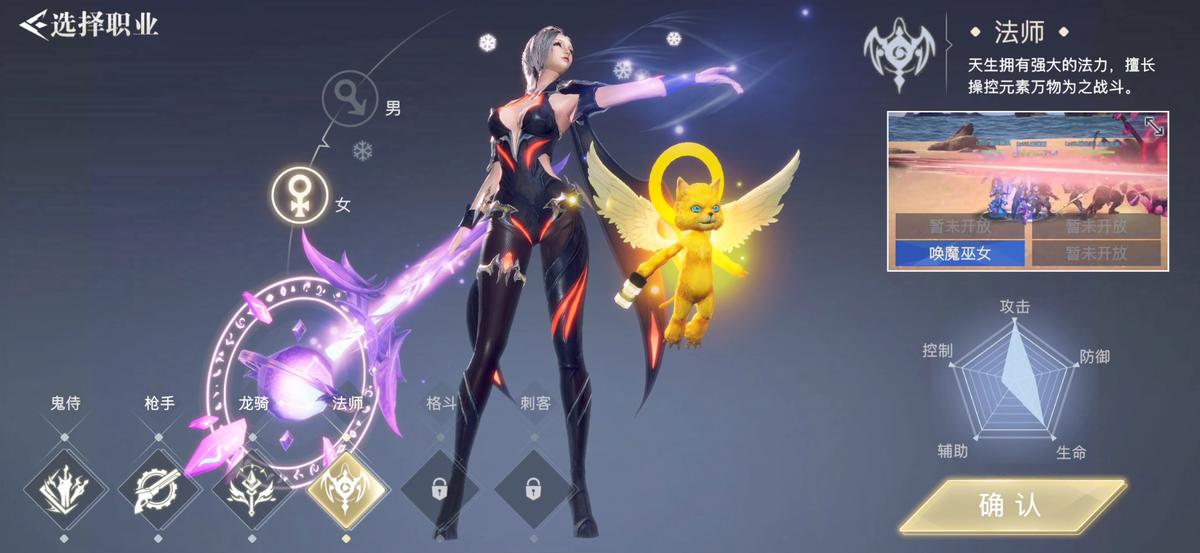Screen dimensions: 1200x553
Task: Select the 鬼侍 class icon
Action: [65, 489]
